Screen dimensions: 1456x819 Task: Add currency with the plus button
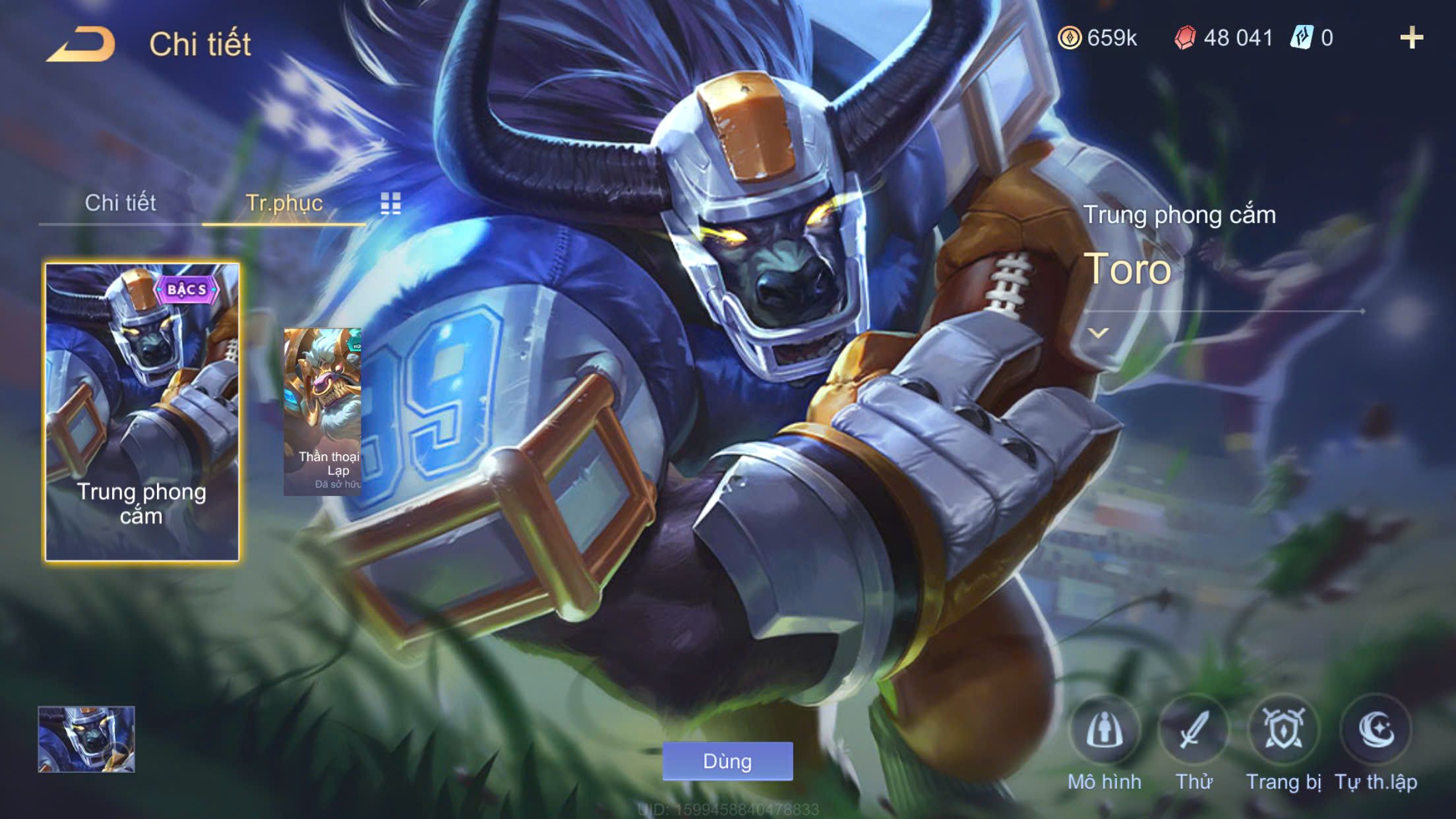pyautogui.click(x=1411, y=38)
